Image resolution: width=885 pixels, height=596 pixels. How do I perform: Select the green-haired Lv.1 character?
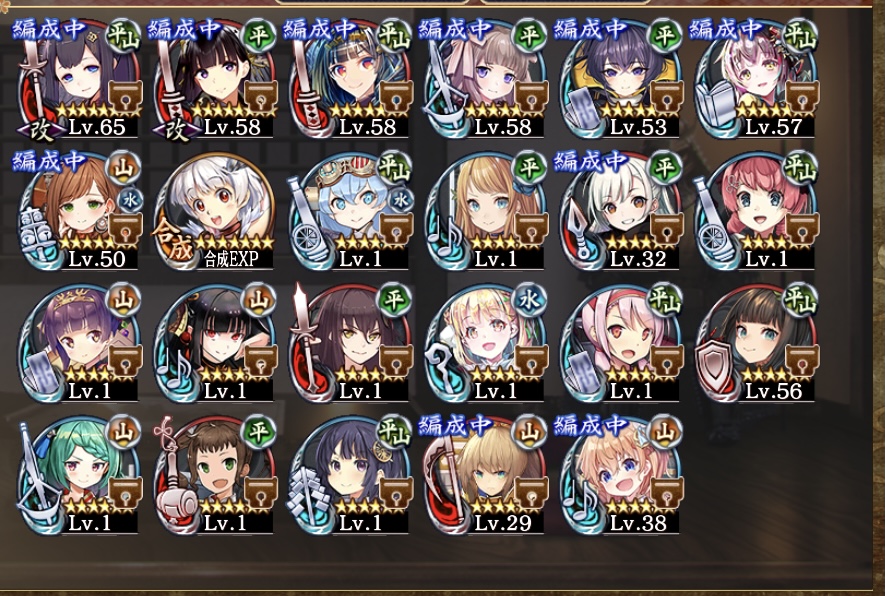(78, 475)
